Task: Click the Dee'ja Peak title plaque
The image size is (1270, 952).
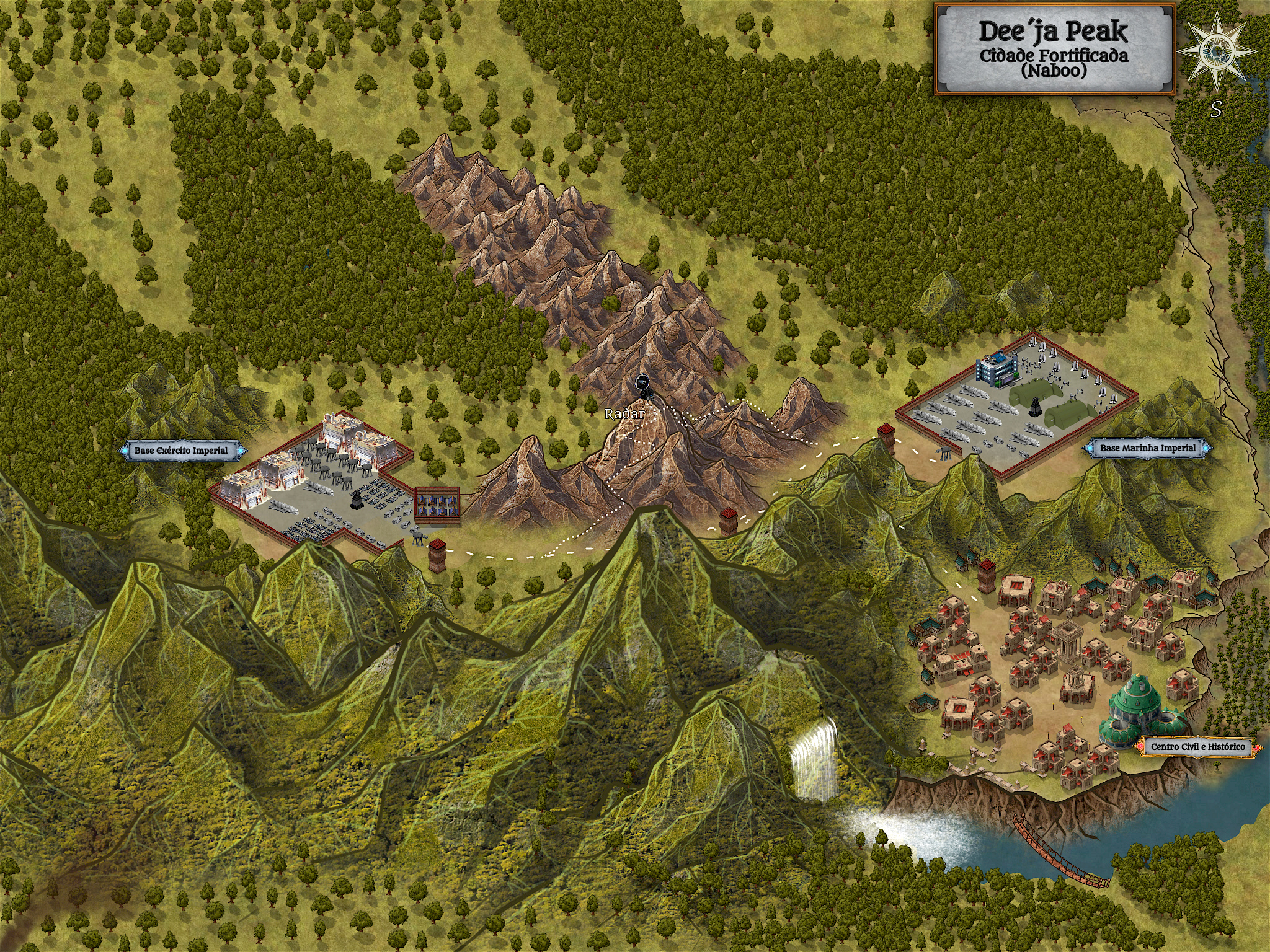Action: (x=1054, y=50)
